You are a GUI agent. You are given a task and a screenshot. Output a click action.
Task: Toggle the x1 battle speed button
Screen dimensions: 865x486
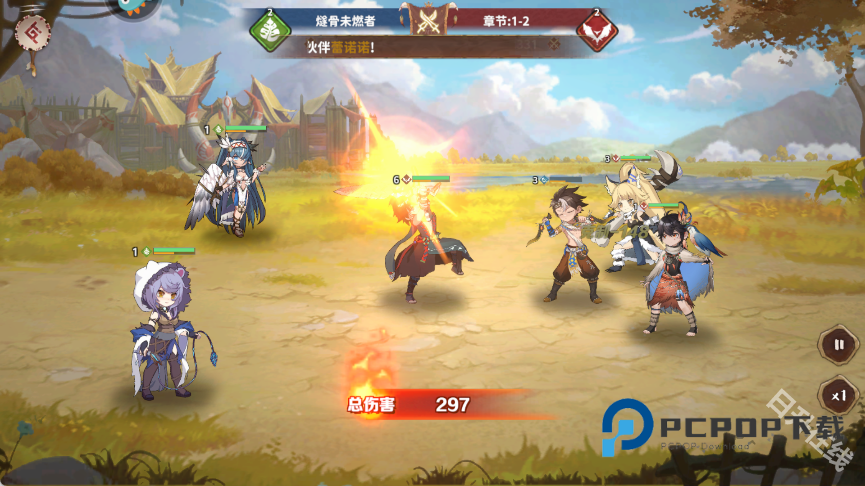pyautogui.click(x=838, y=395)
